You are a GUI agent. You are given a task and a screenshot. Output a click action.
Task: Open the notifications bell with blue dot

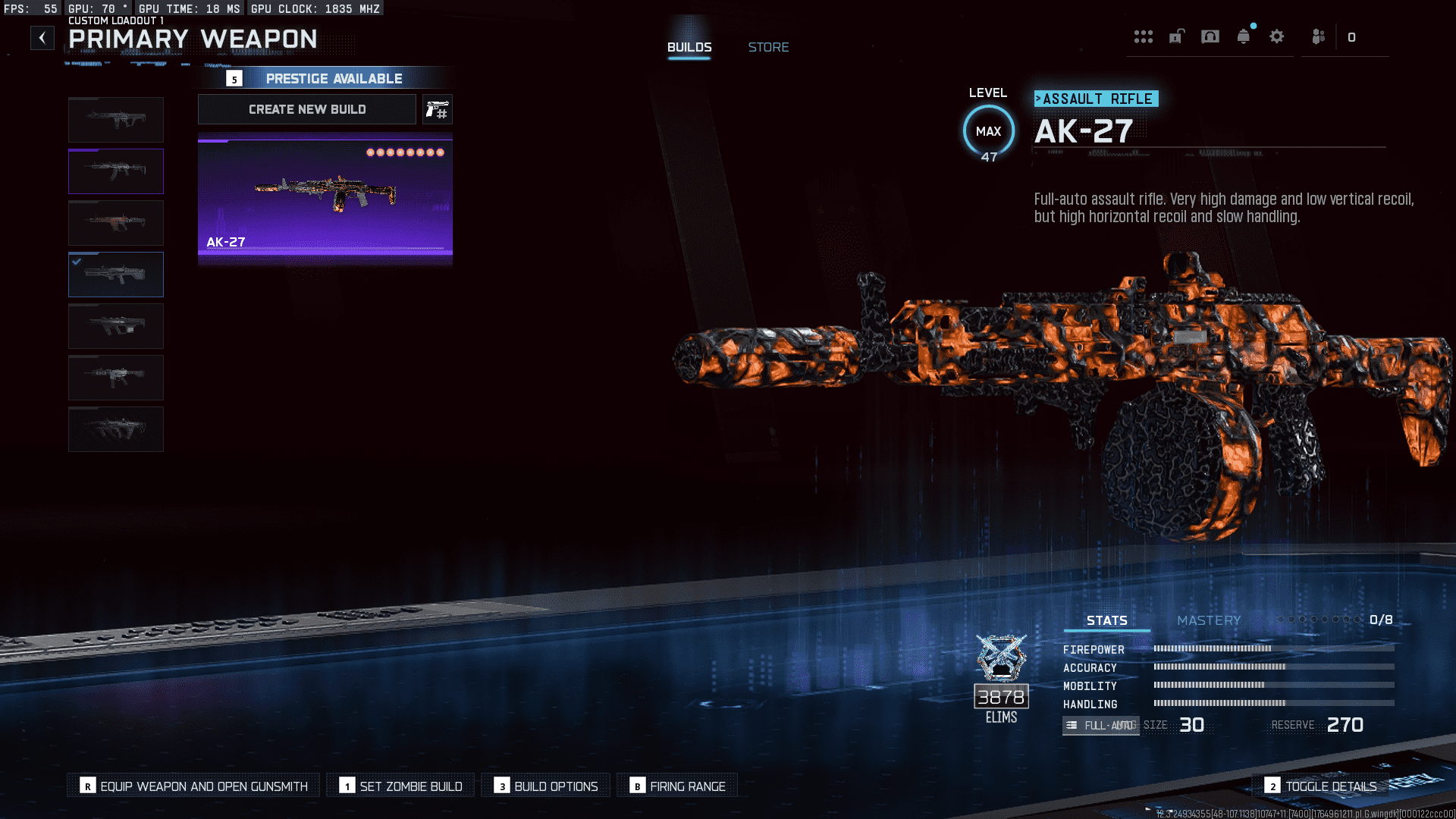(1244, 36)
